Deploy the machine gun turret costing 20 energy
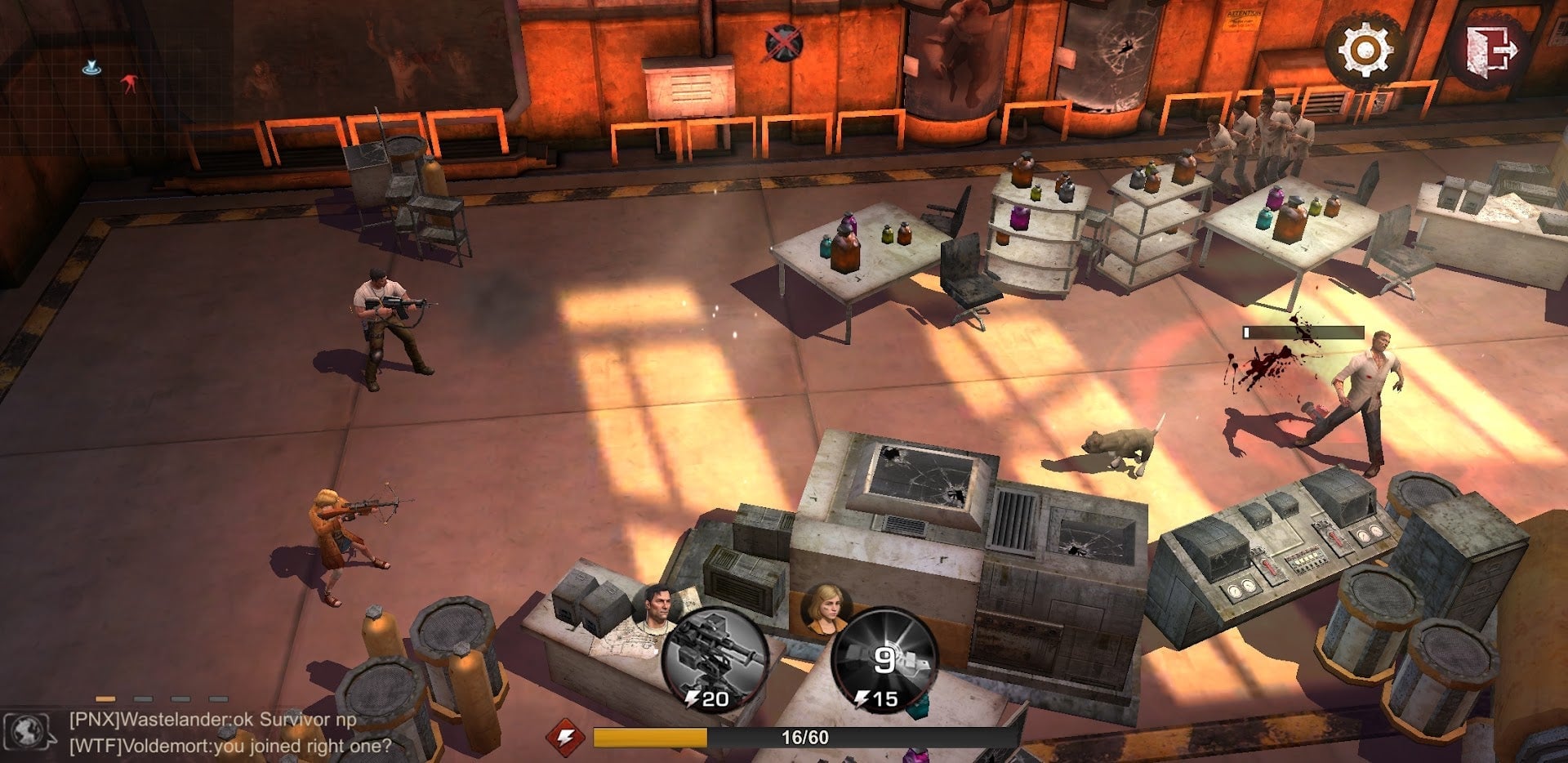 717,657
